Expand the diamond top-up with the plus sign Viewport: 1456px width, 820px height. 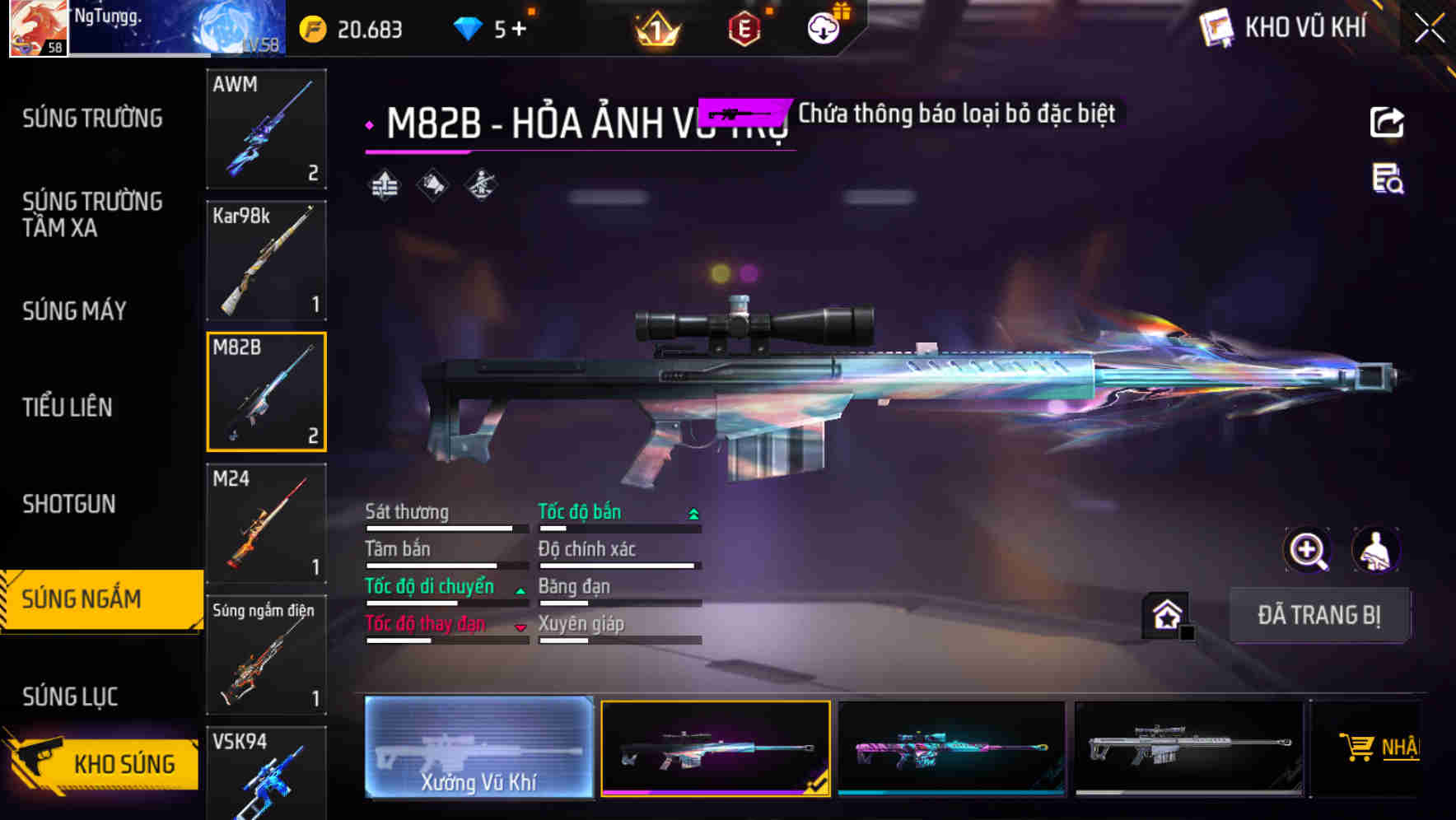[x=520, y=27]
